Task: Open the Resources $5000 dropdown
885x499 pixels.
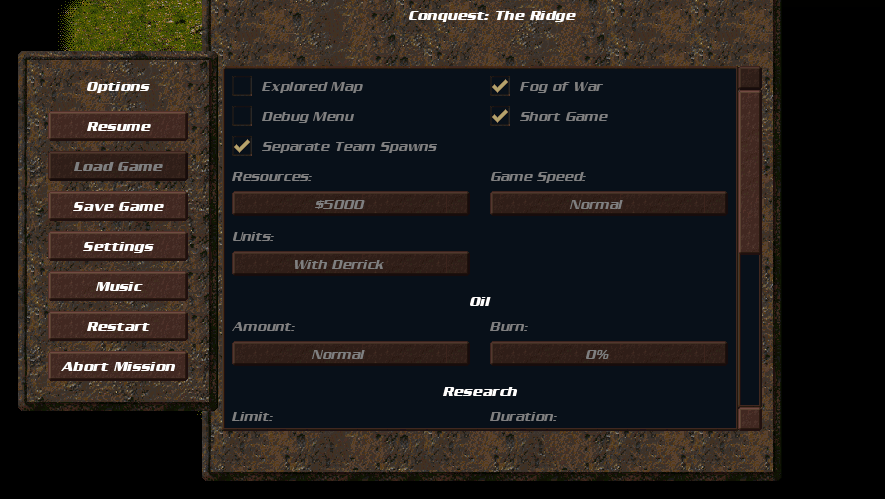Action: (350, 204)
